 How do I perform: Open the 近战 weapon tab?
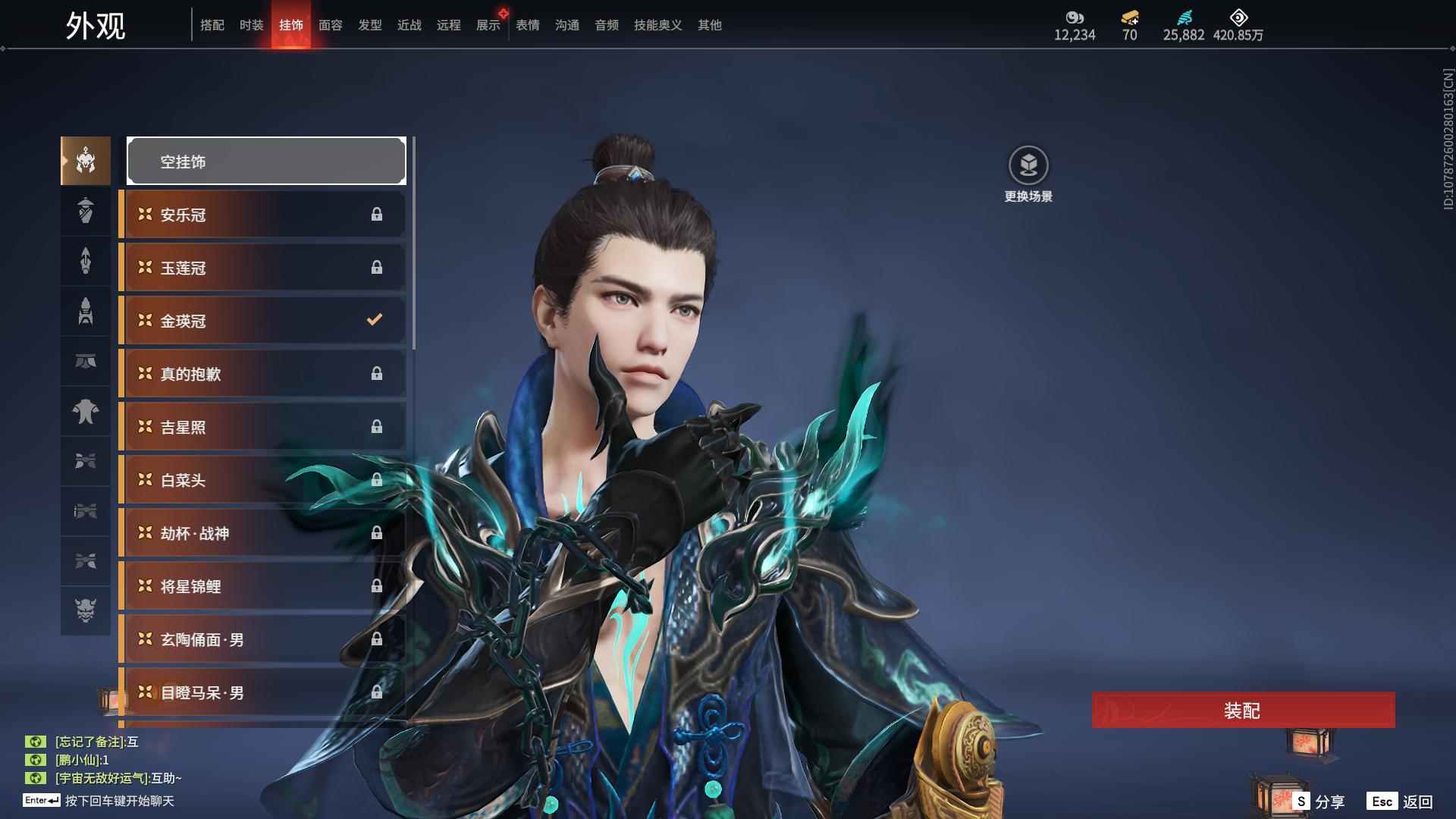pyautogui.click(x=409, y=25)
